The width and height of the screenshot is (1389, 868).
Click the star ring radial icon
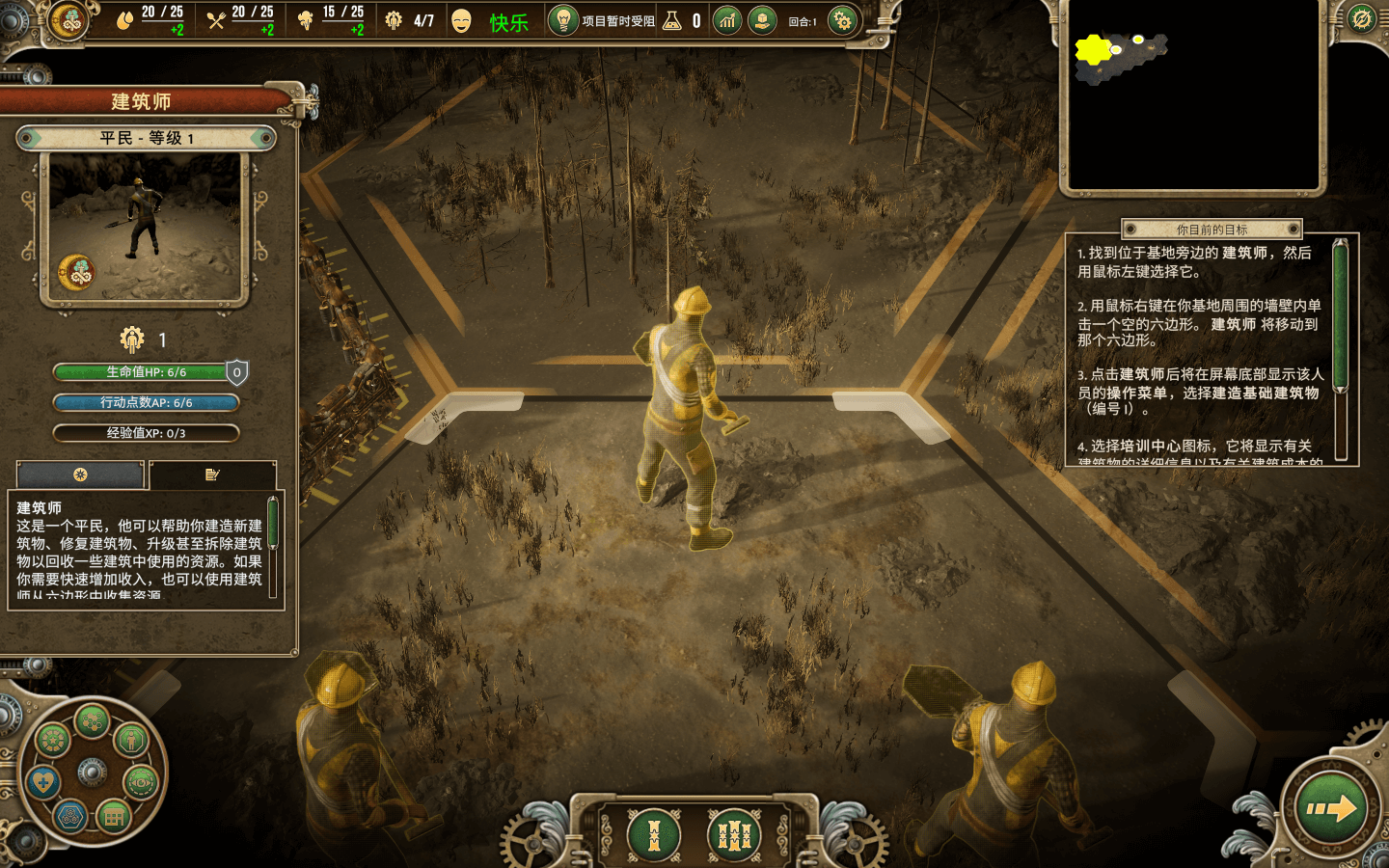coord(52,740)
